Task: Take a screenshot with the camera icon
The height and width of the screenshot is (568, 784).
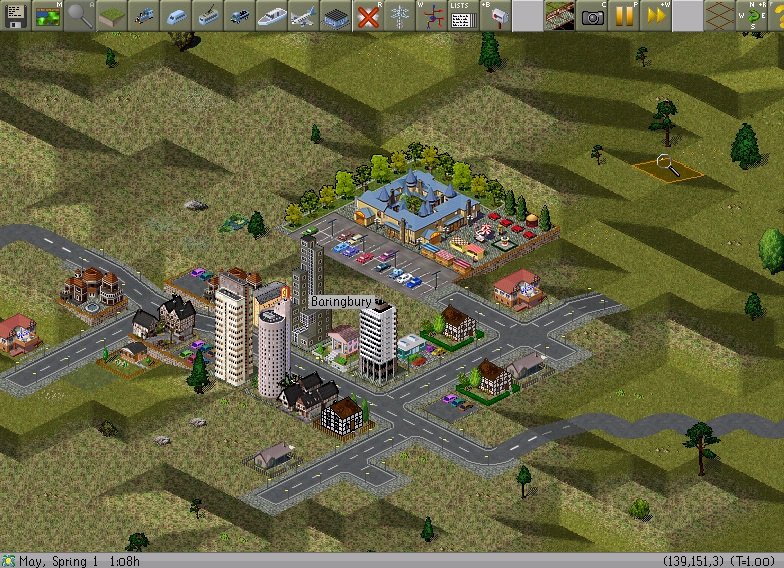Action: pyautogui.click(x=592, y=15)
